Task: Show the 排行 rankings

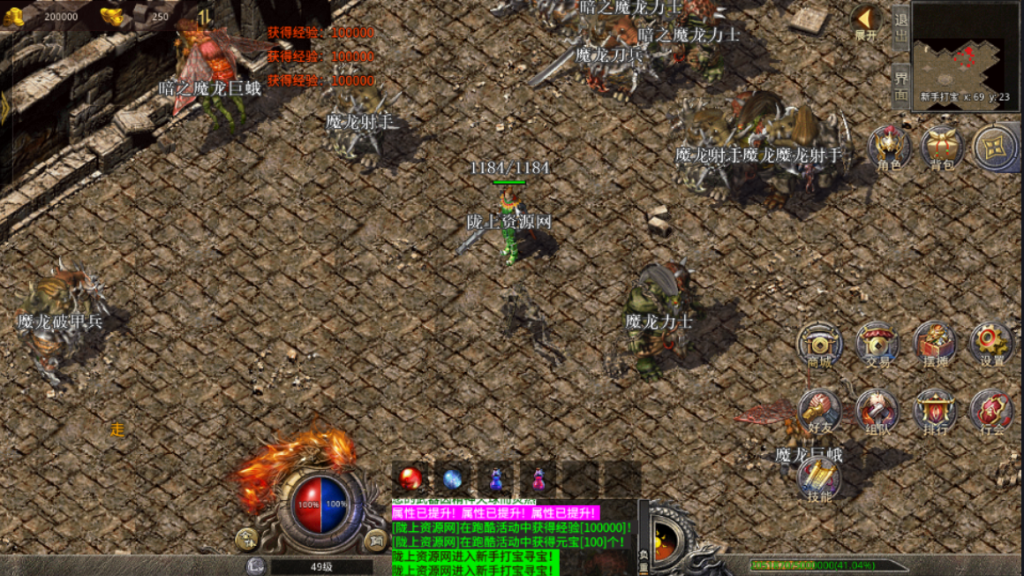Action: click(934, 411)
